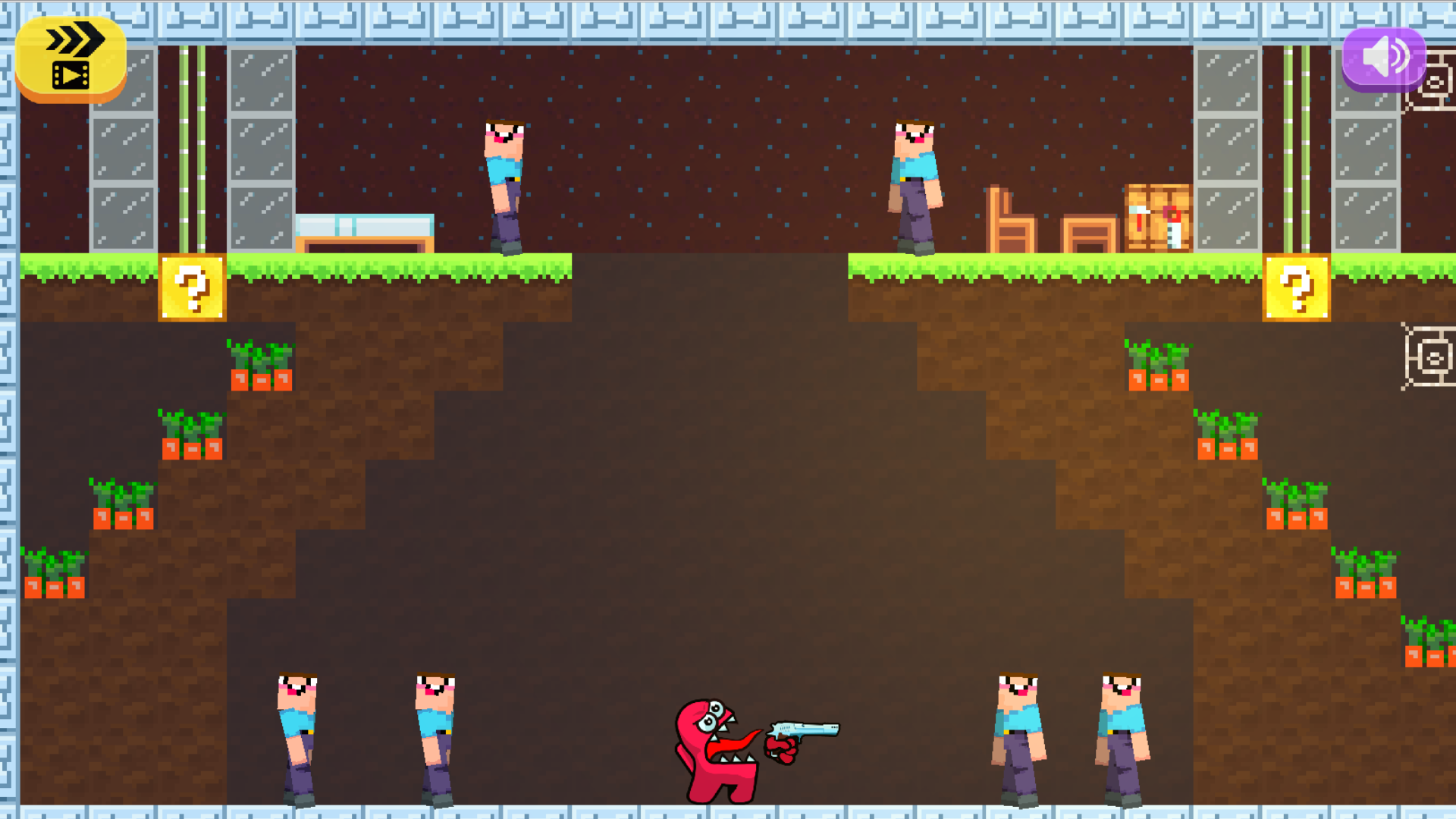Select the Noob character beside the bed
1456x819 pixels.
(503, 182)
